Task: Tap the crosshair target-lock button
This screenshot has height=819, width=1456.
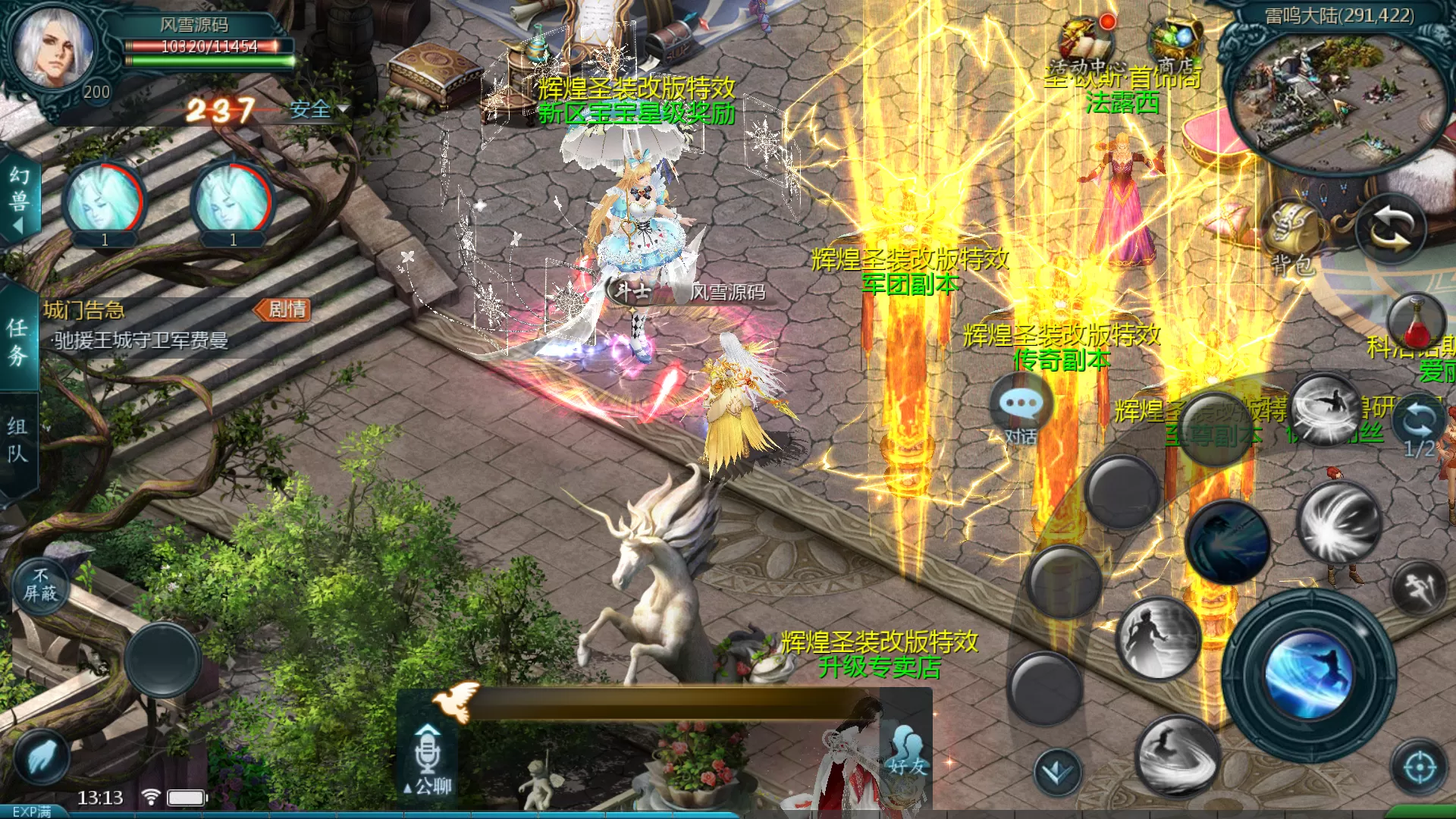Action: [1420, 767]
